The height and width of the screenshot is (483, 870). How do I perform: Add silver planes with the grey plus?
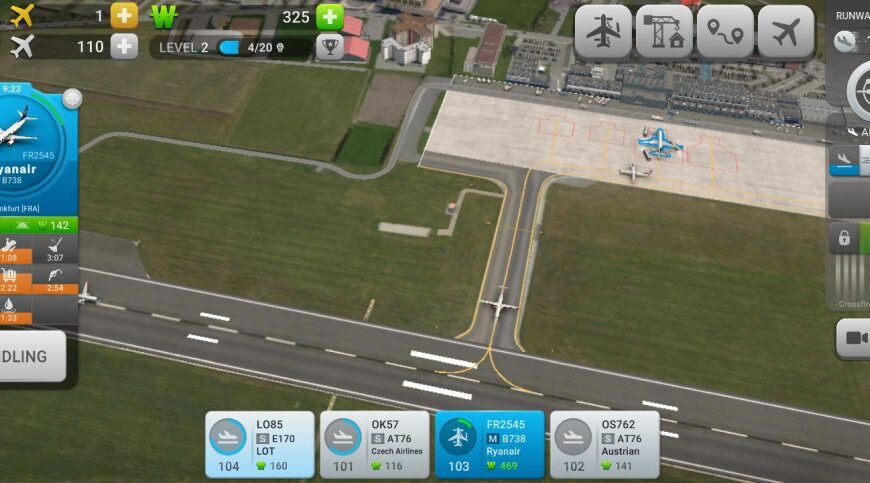(x=124, y=46)
